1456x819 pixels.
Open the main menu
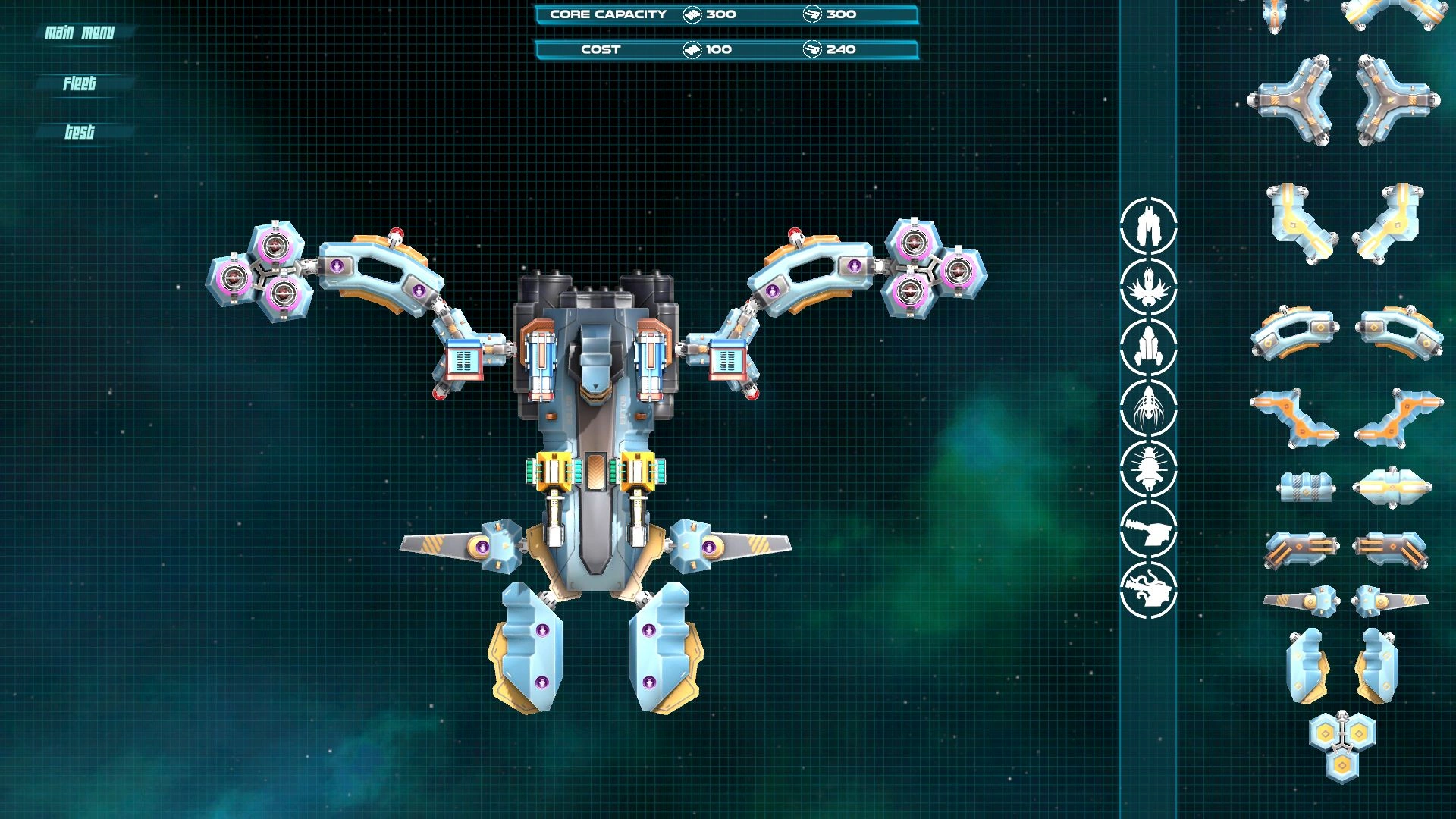tap(80, 33)
